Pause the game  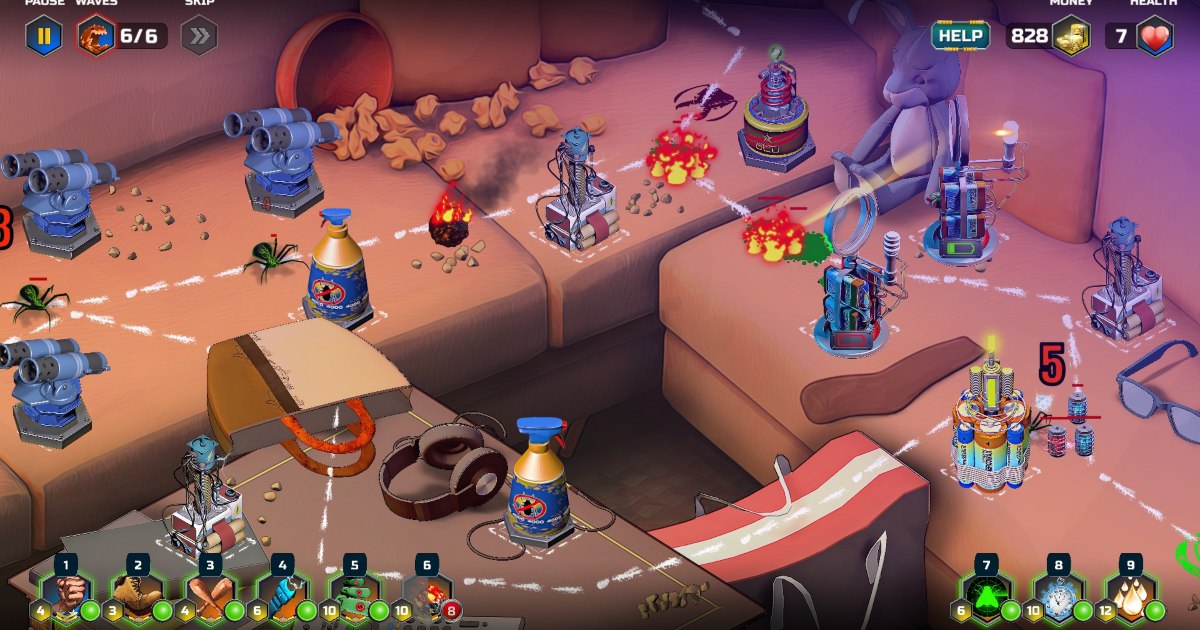click(x=44, y=37)
